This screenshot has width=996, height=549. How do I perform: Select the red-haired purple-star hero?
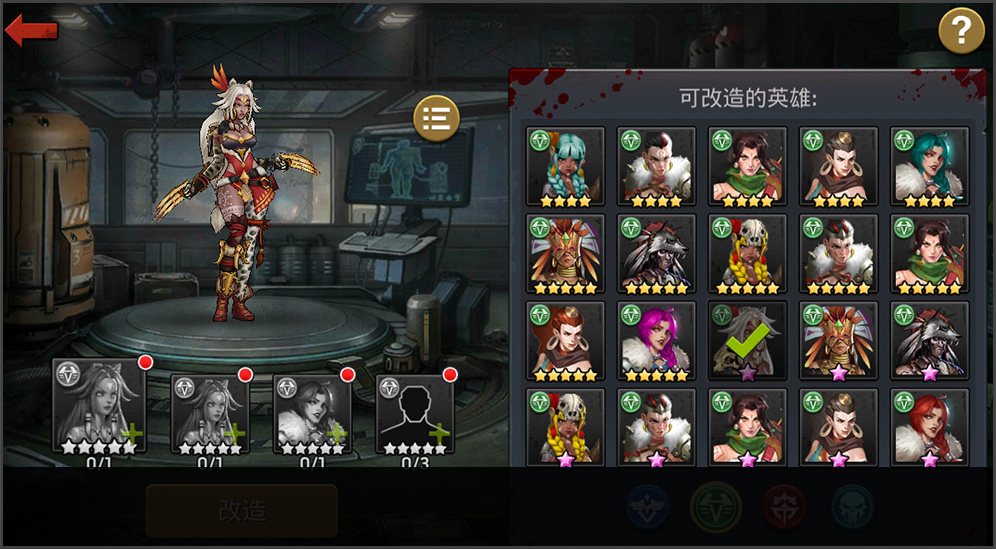[x=929, y=427]
